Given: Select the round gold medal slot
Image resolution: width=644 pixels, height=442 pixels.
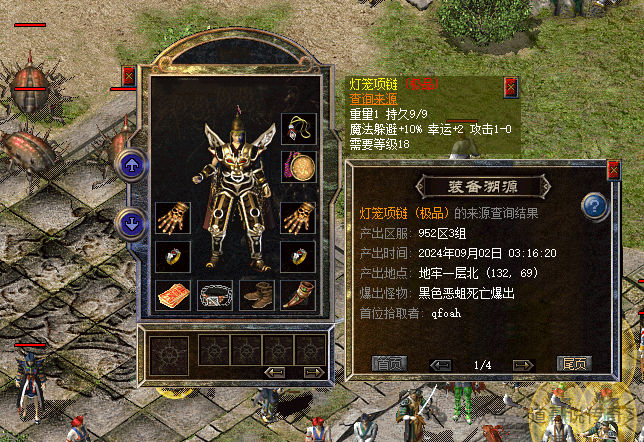Looking at the screenshot, I should (298, 165).
